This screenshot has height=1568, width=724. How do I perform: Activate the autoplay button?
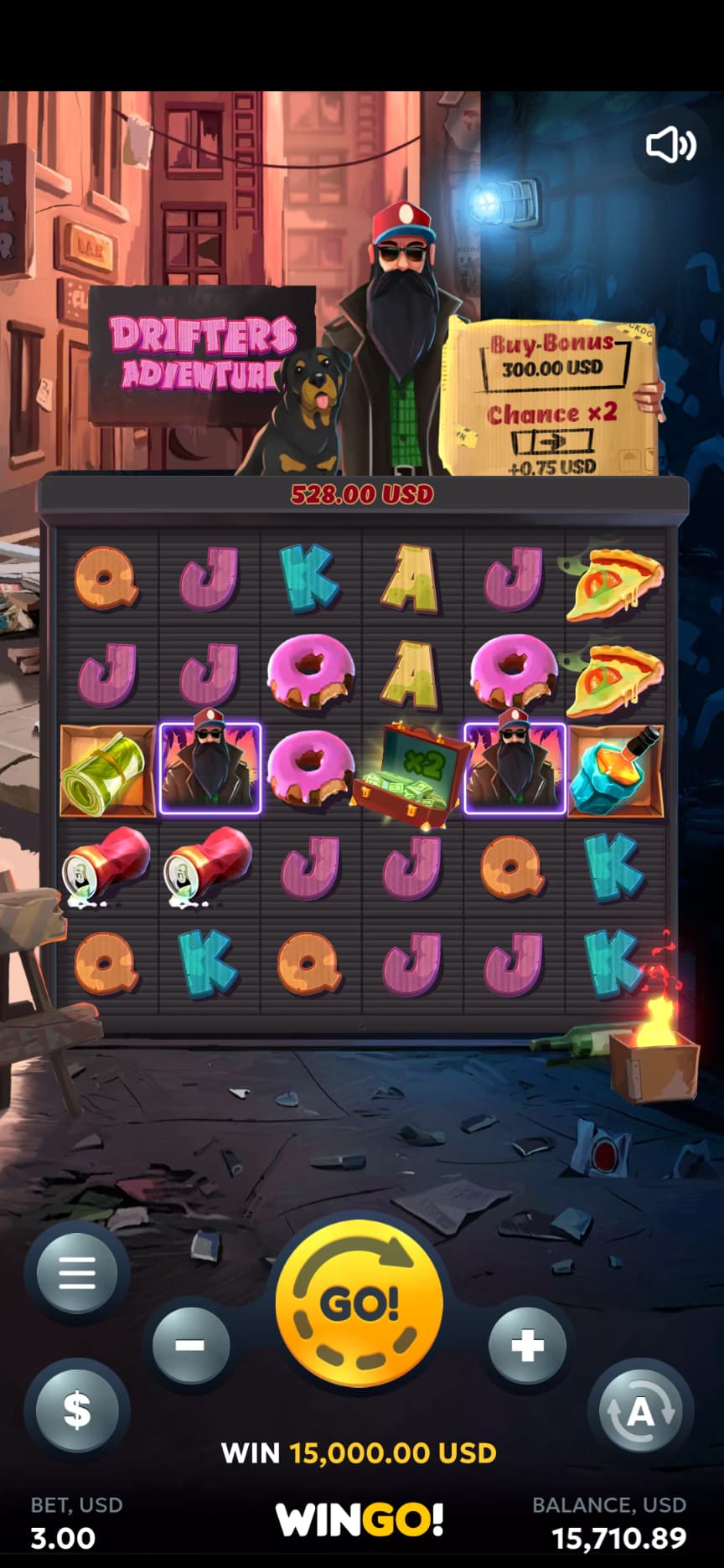pos(640,1413)
